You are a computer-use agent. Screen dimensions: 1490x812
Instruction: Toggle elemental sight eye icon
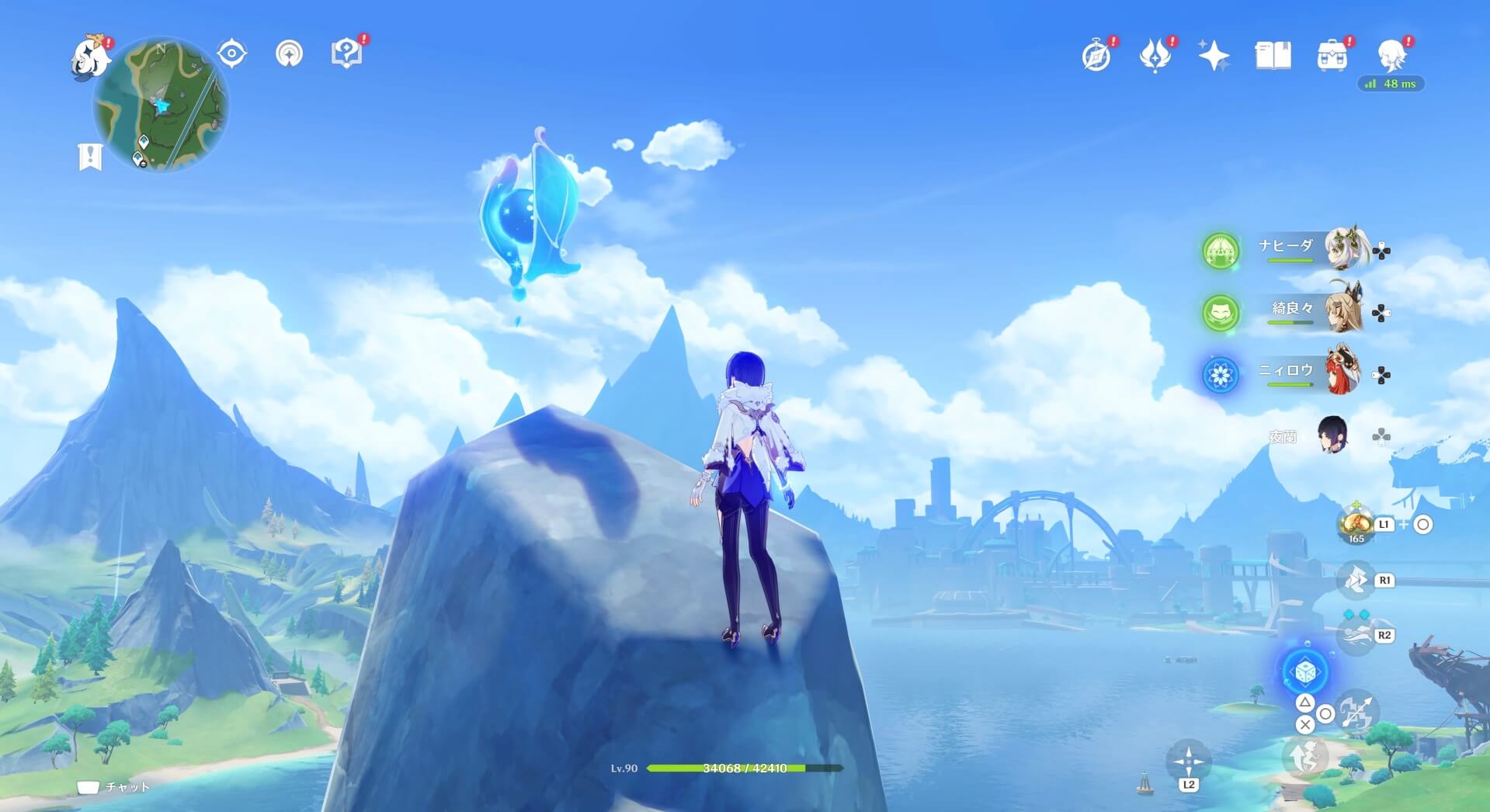[x=231, y=54]
